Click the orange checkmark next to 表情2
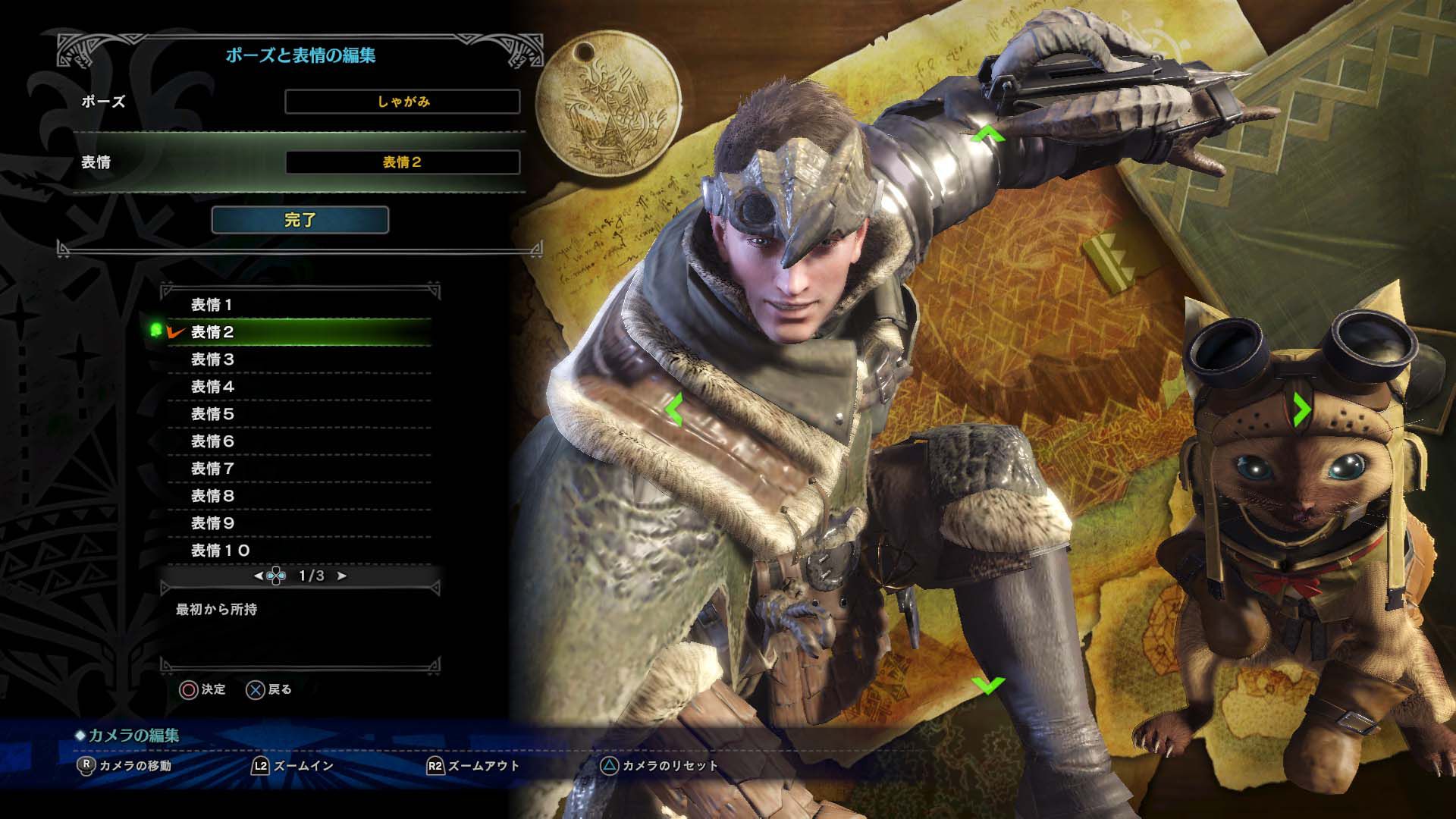Screen dimensions: 1456x819 (174, 332)
